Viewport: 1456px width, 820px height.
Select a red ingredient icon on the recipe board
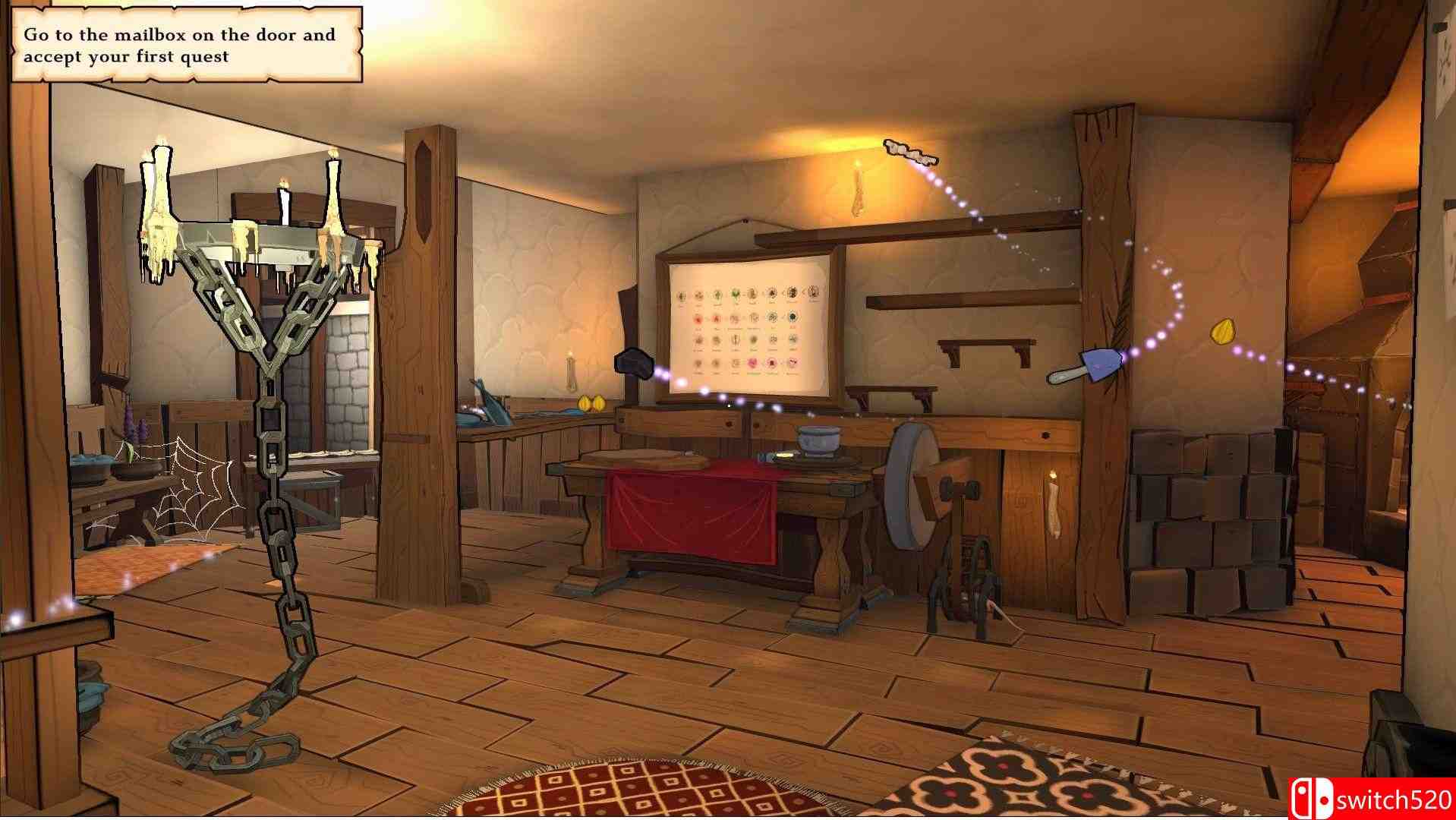[x=698, y=319]
